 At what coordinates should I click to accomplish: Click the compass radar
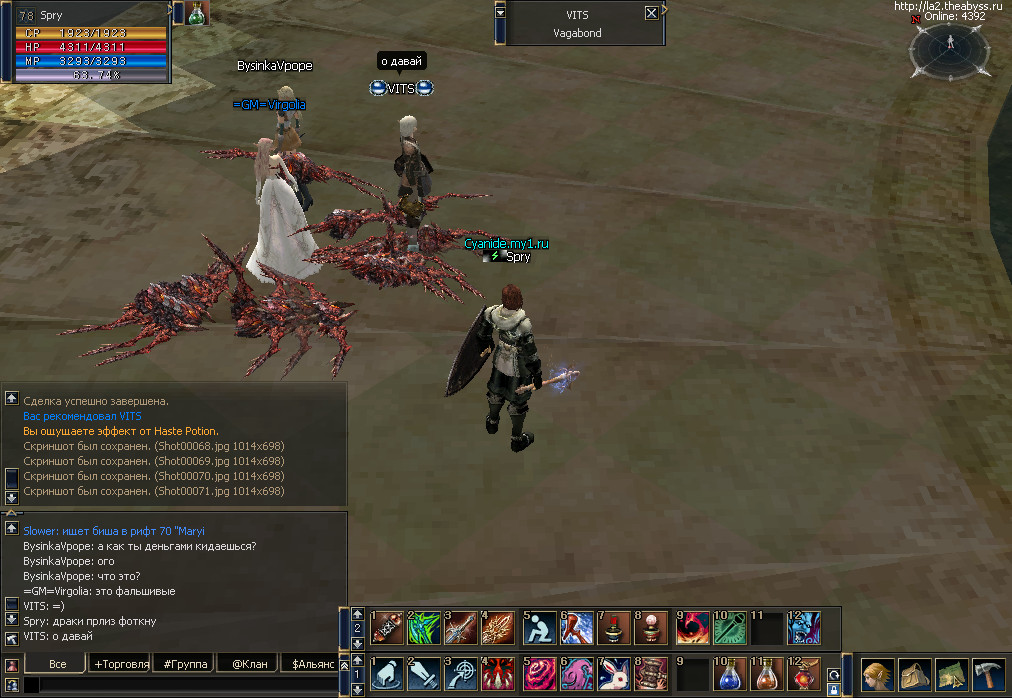950,48
